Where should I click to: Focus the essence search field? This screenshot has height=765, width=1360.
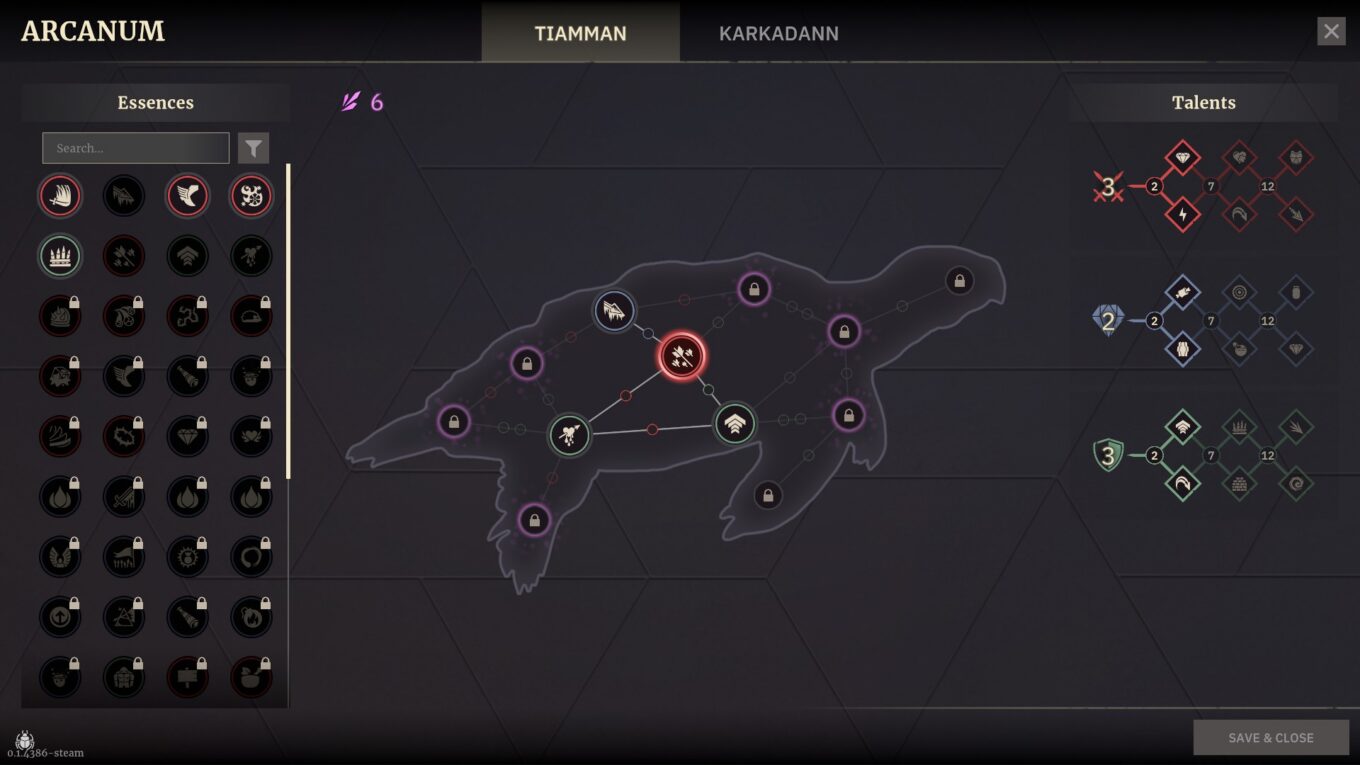tap(136, 148)
